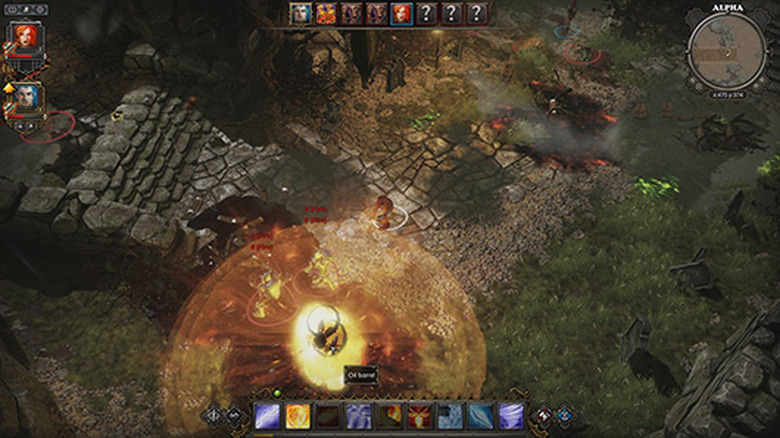The image size is (780, 438).
Task: Activate the first purple slash skill
Action: click(x=267, y=416)
